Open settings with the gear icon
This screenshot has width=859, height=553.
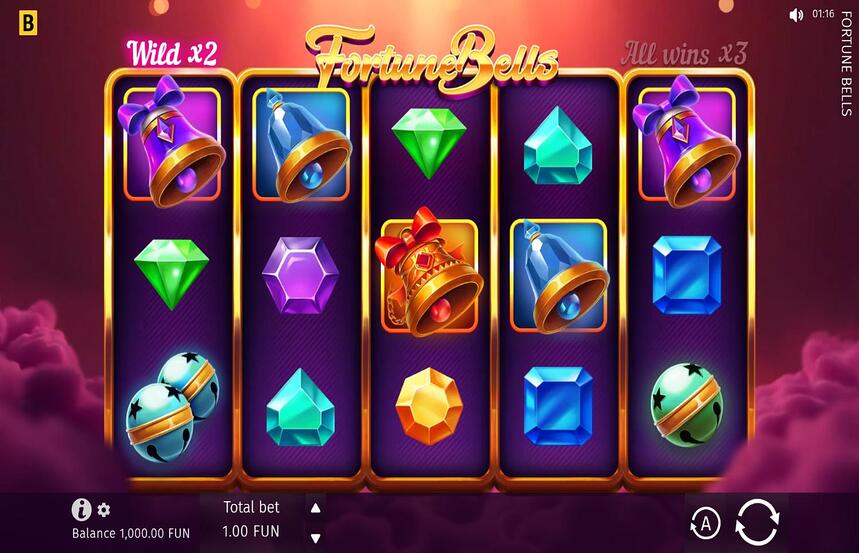point(104,511)
